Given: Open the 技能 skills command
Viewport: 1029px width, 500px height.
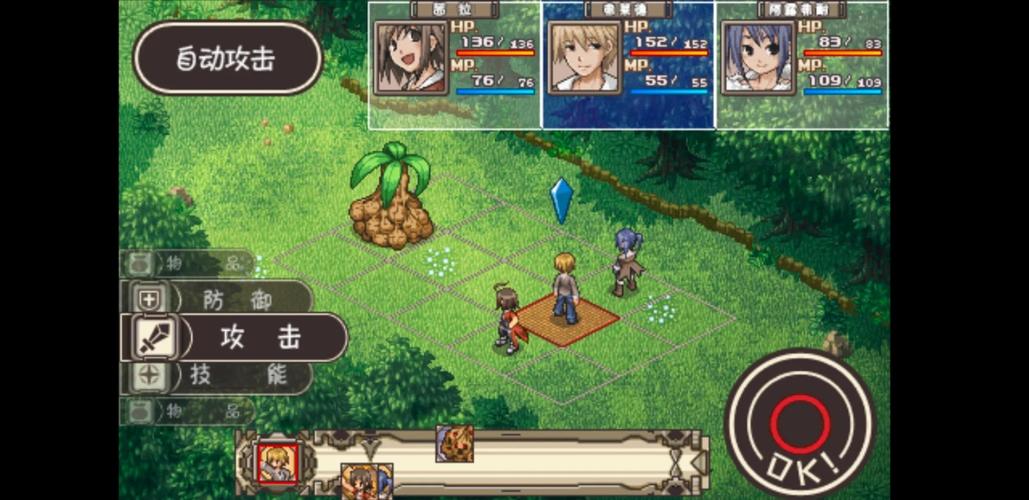Looking at the screenshot, I should (220, 376).
